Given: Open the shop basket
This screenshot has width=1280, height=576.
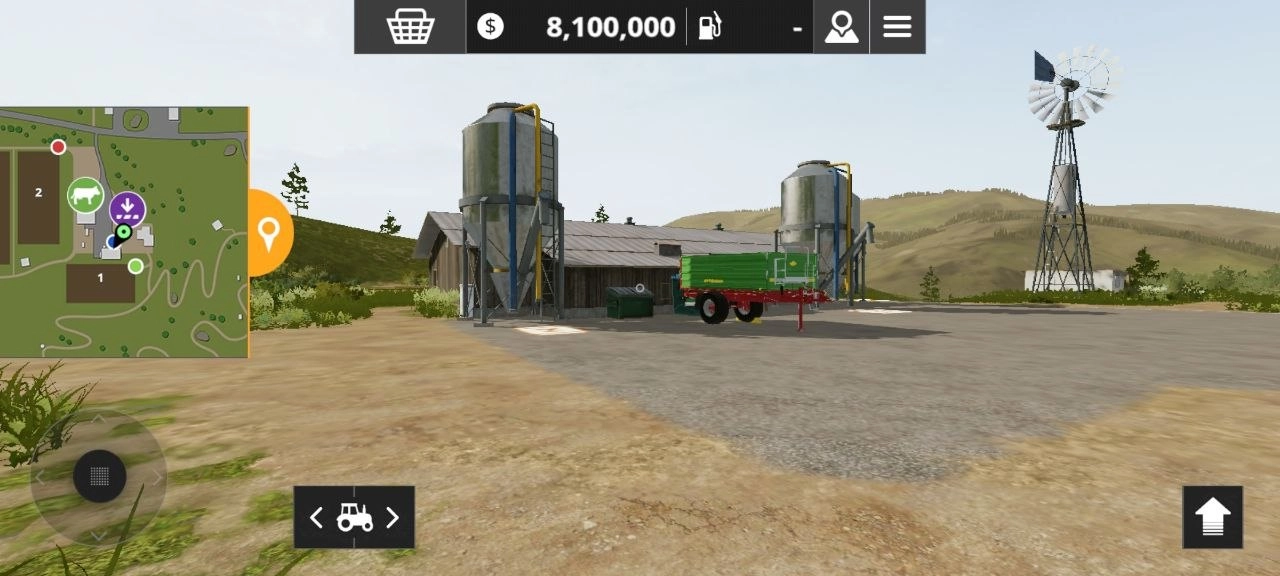Looking at the screenshot, I should tap(410, 27).
